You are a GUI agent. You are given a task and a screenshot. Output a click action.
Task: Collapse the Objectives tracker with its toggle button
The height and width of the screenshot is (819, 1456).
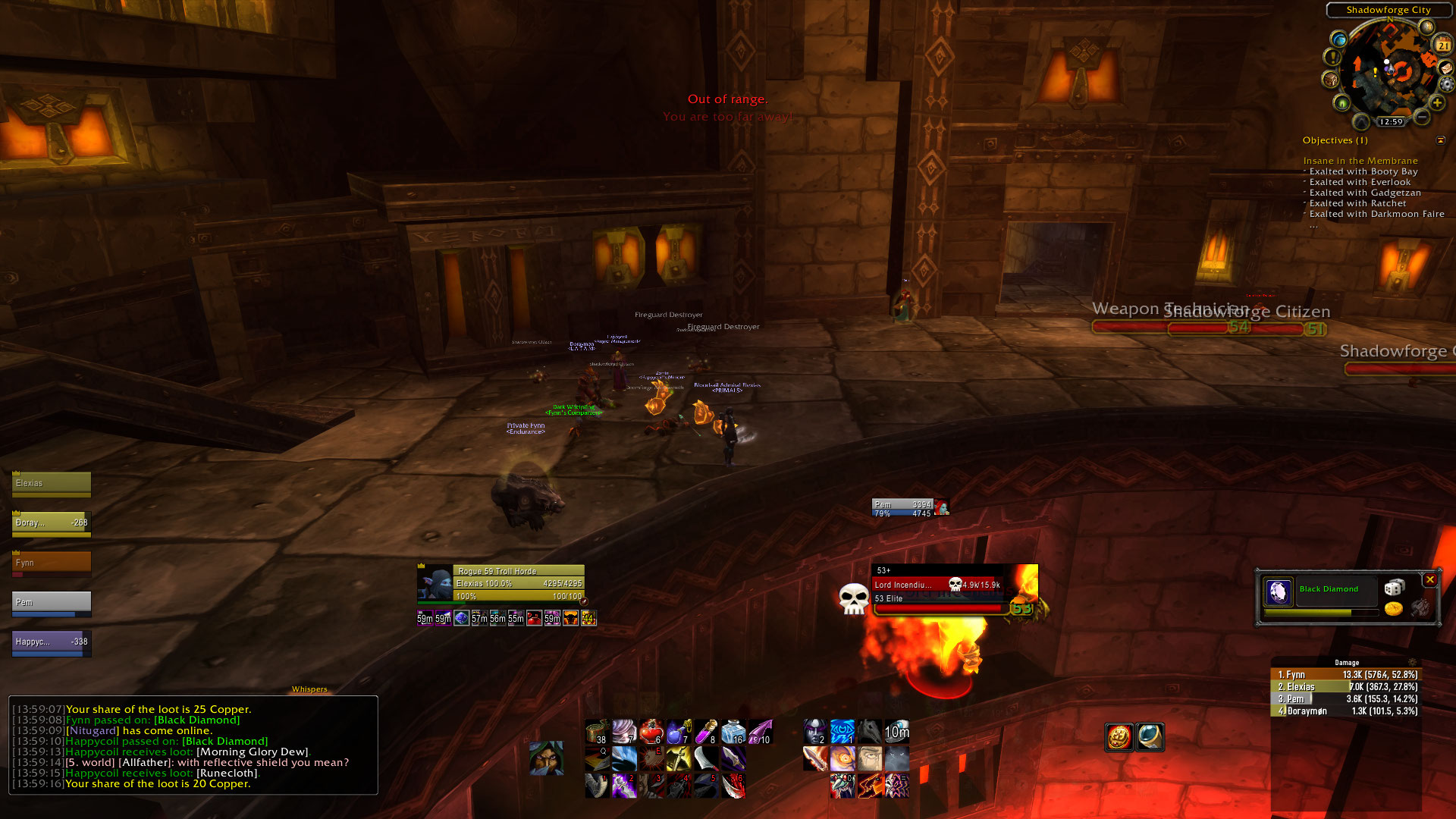coord(1440,140)
